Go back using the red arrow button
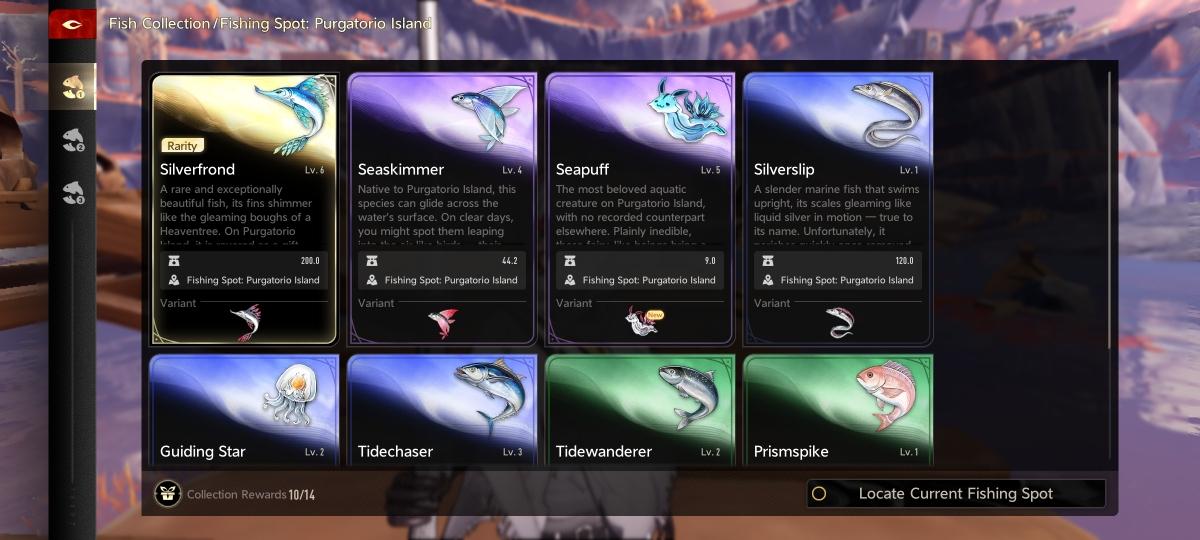This screenshot has width=1200, height=540. click(x=72, y=24)
